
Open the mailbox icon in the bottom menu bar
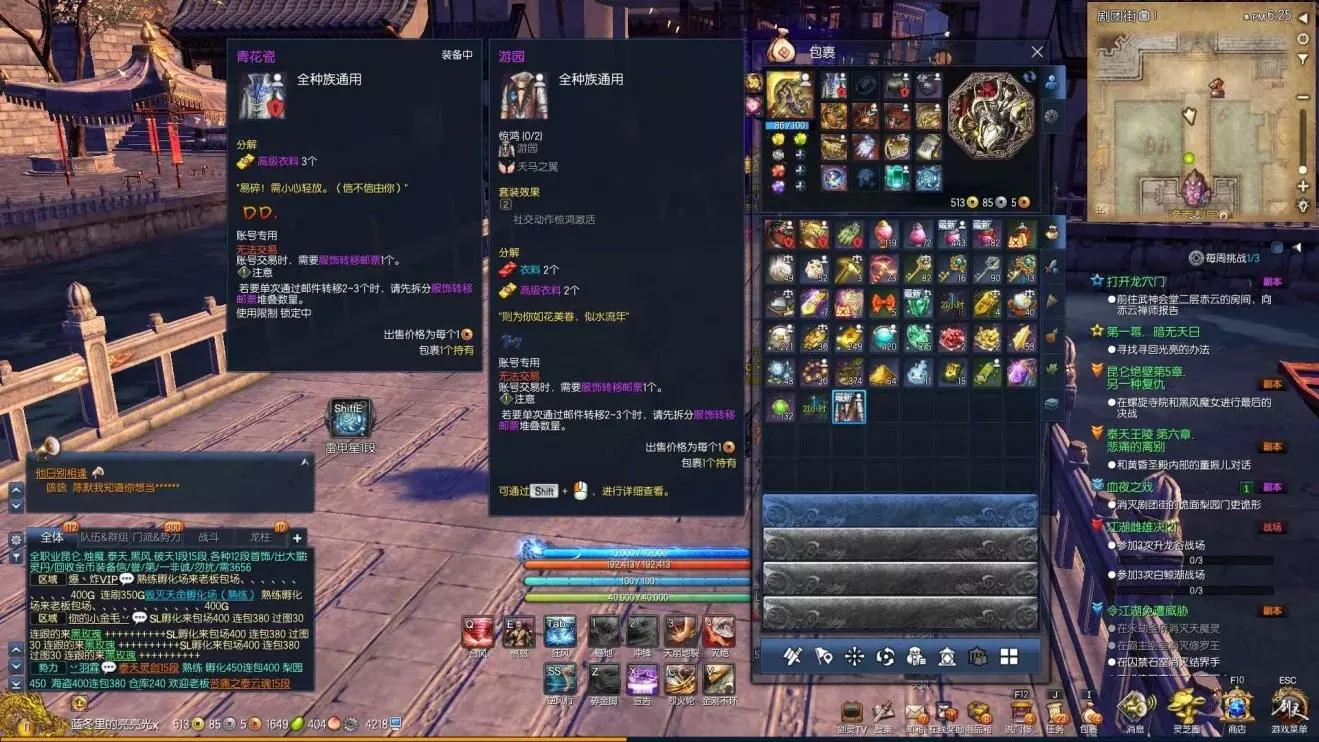916,712
